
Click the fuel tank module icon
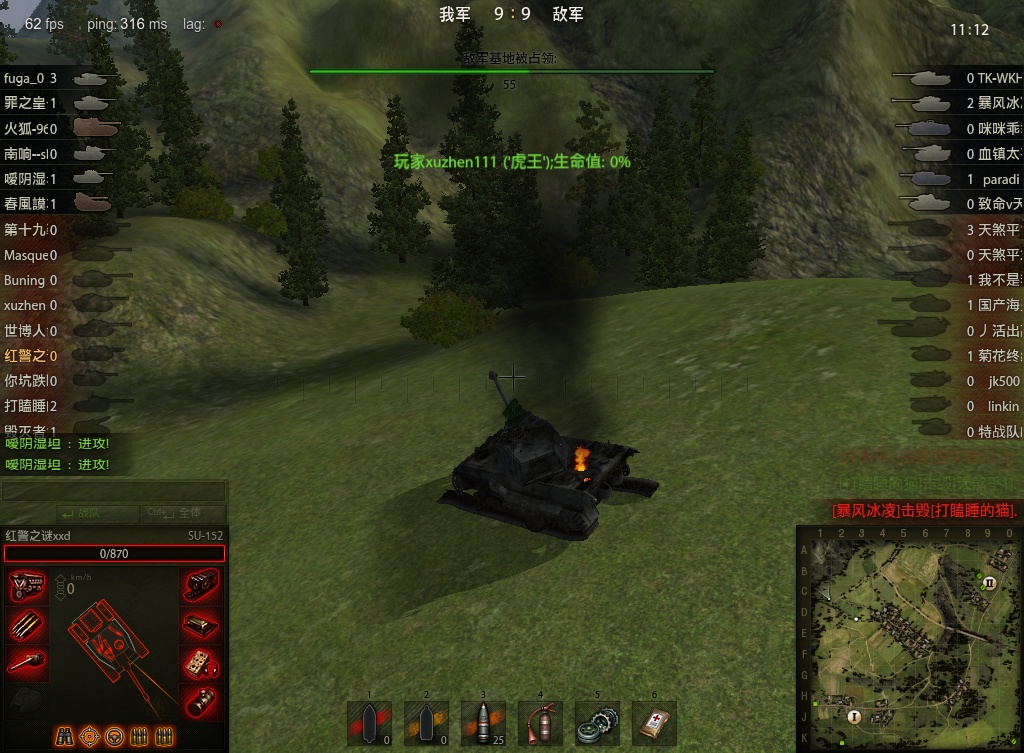click(x=201, y=624)
